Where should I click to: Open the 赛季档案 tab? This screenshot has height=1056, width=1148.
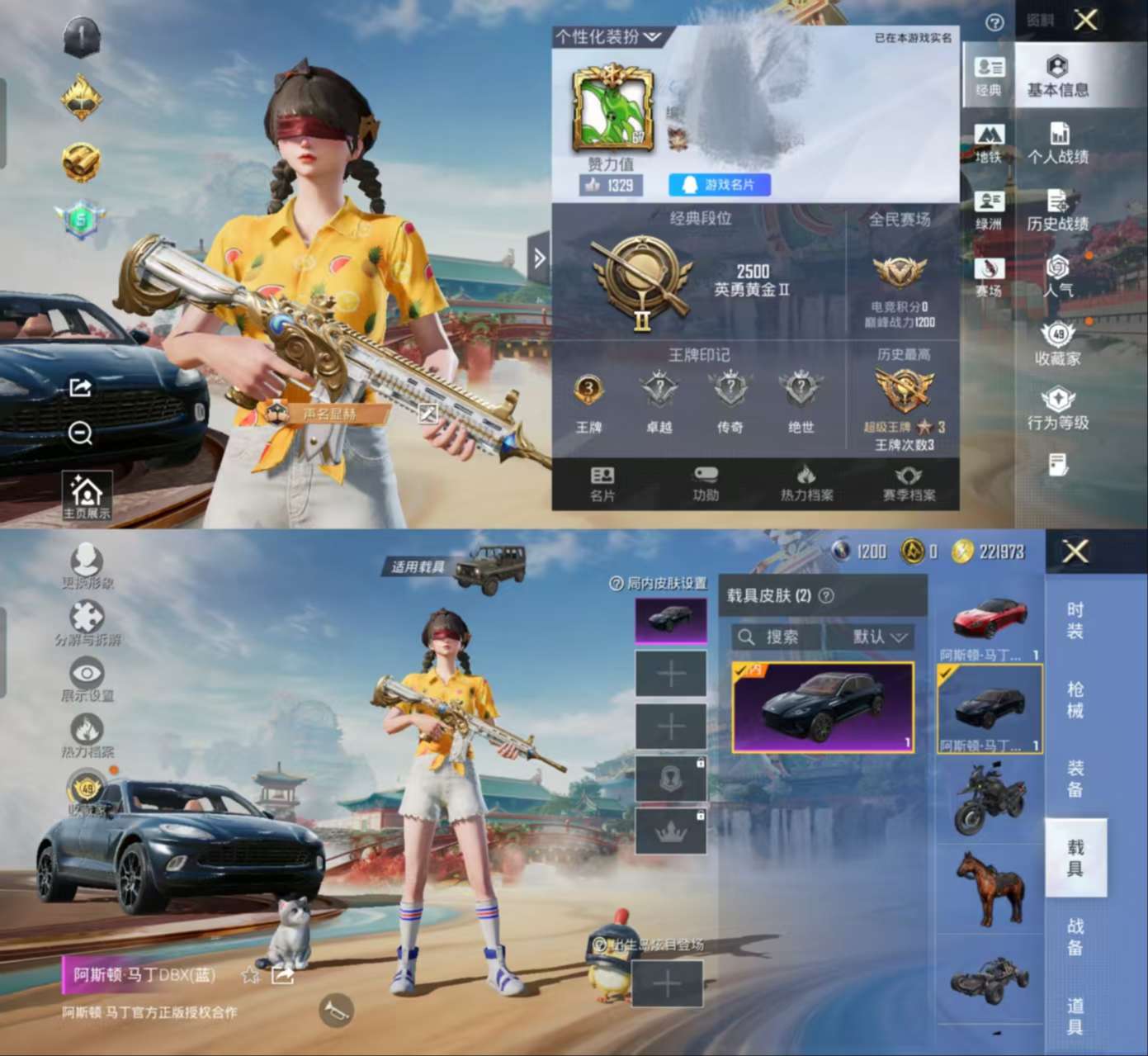click(x=909, y=483)
